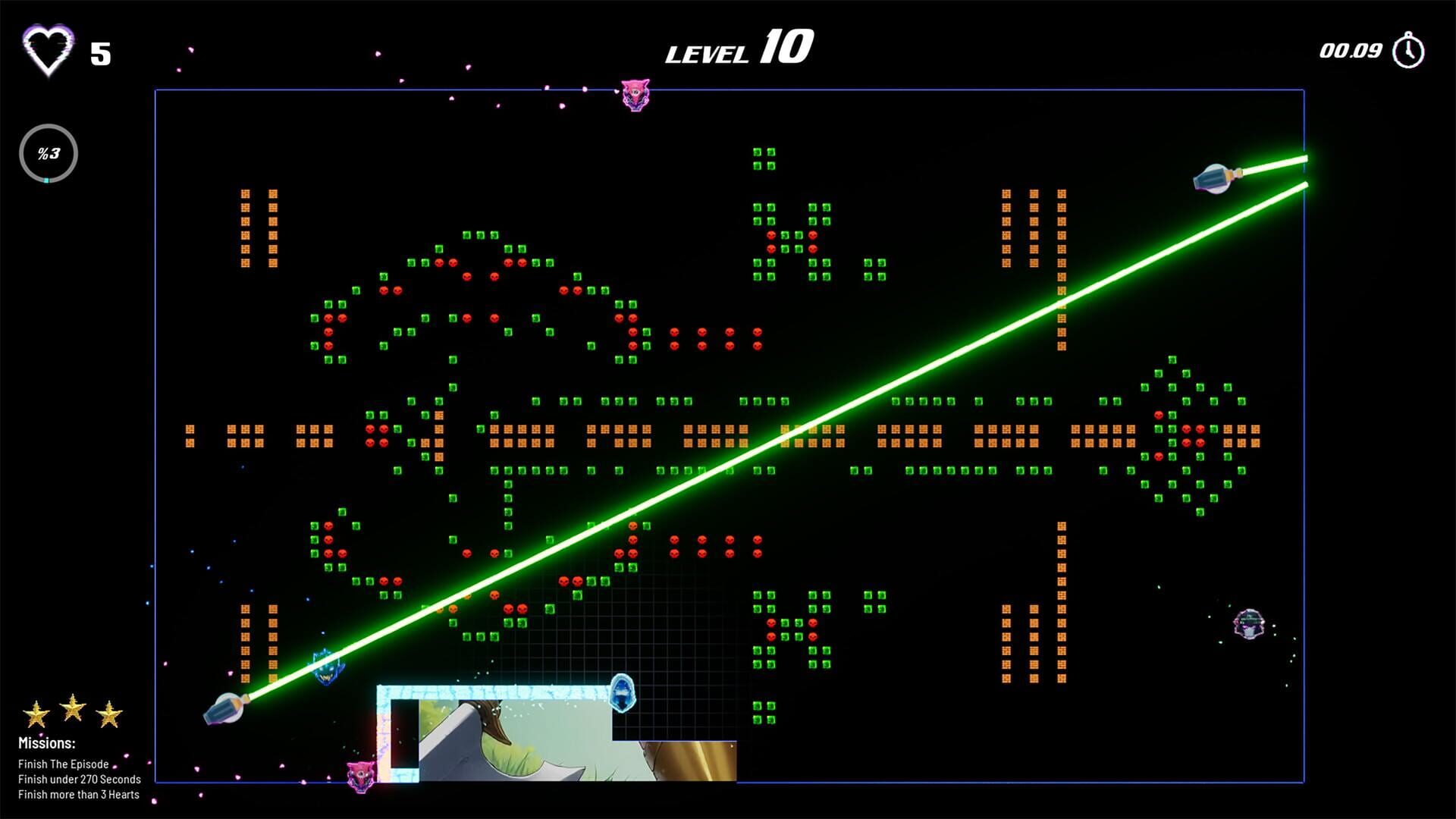Click the %3 circular progress indicator
The image size is (1456, 819).
(48, 152)
